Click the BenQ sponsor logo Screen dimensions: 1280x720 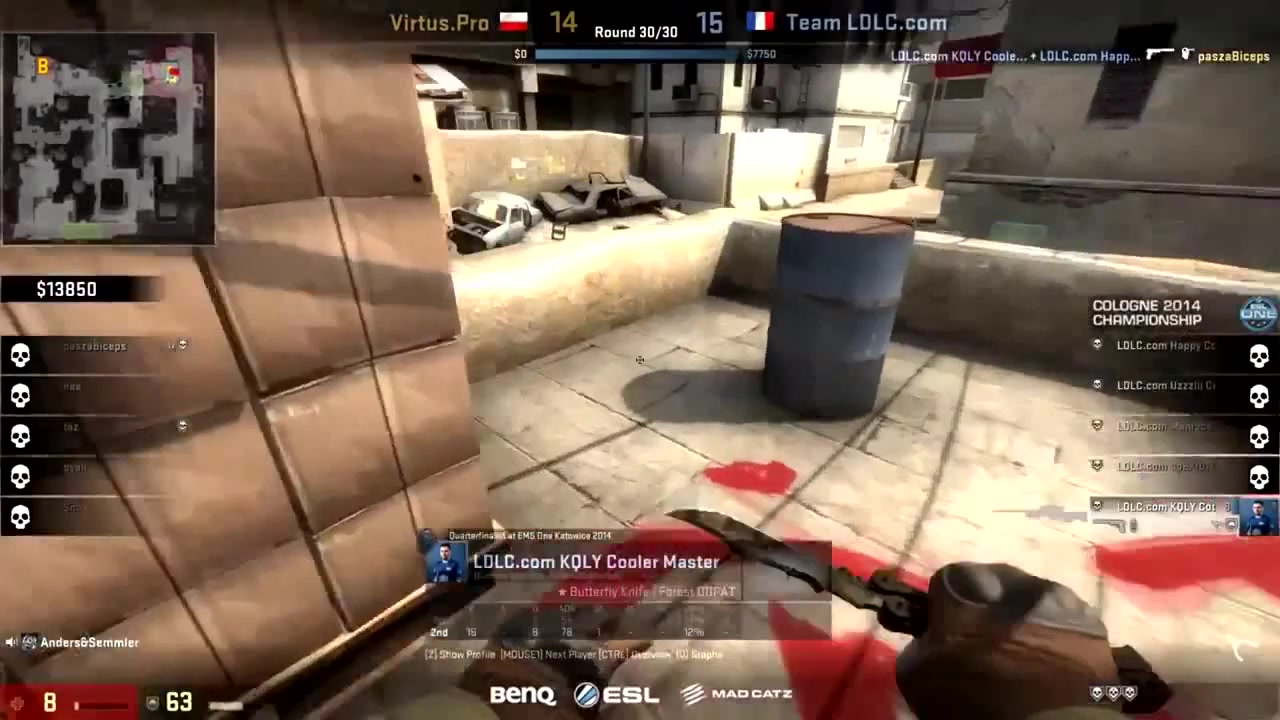coord(522,694)
